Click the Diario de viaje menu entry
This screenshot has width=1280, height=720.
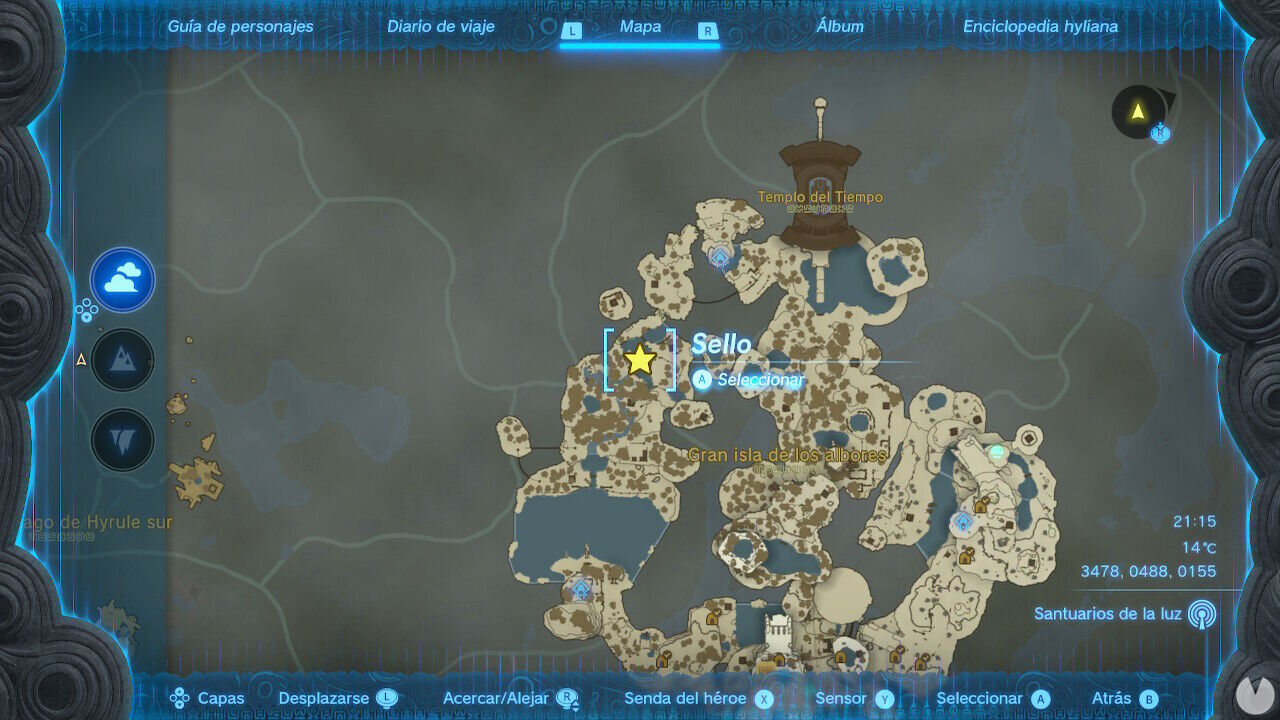(x=440, y=26)
